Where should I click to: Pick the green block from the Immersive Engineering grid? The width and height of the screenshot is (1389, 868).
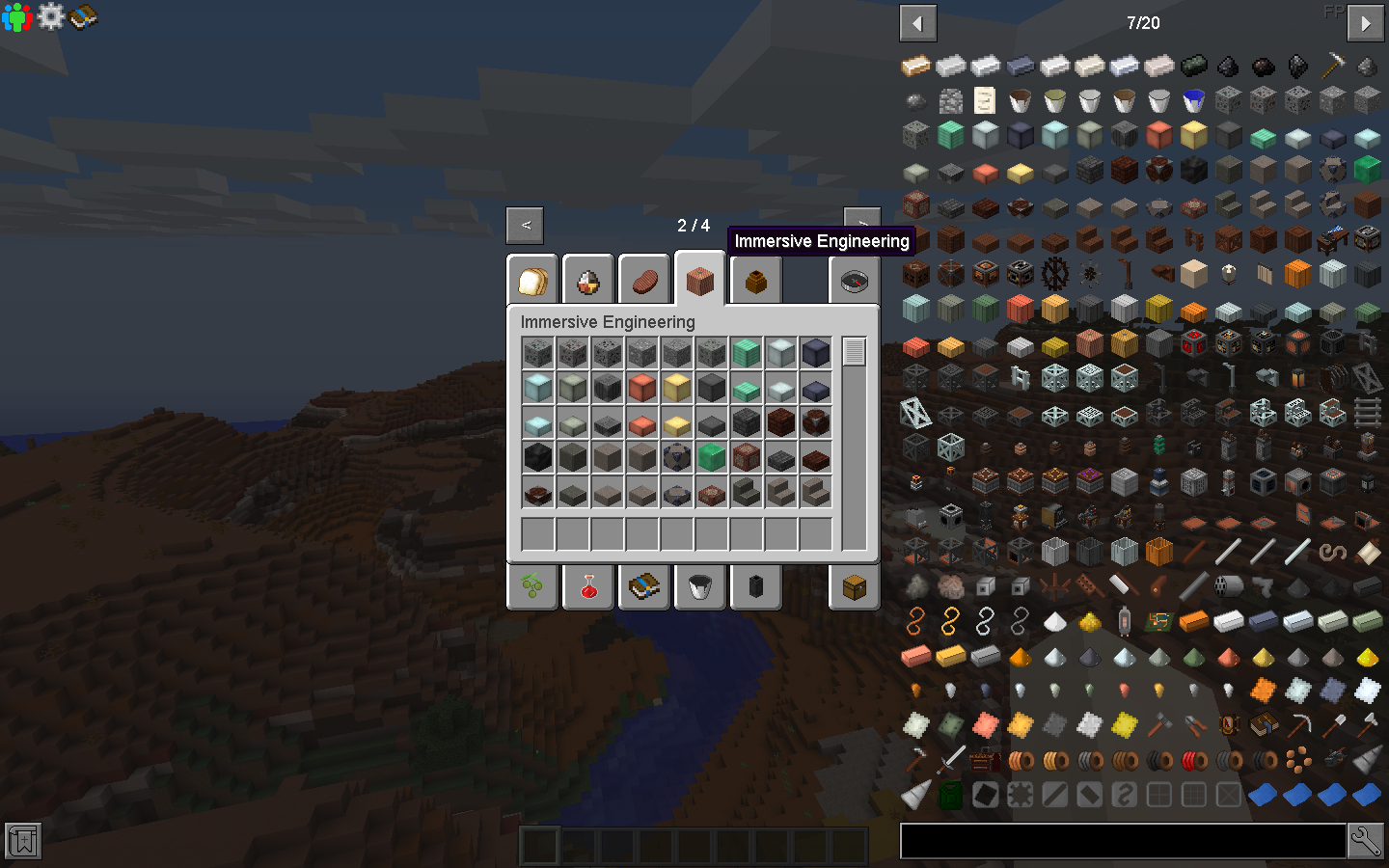pos(712,456)
